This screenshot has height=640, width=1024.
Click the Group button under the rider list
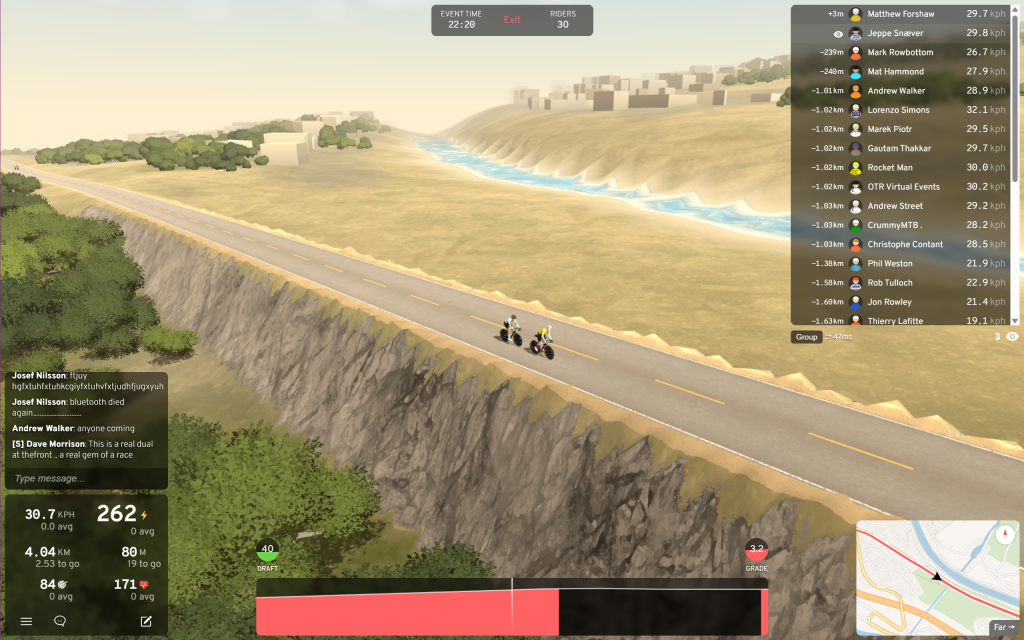pyautogui.click(x=806, y=337)
